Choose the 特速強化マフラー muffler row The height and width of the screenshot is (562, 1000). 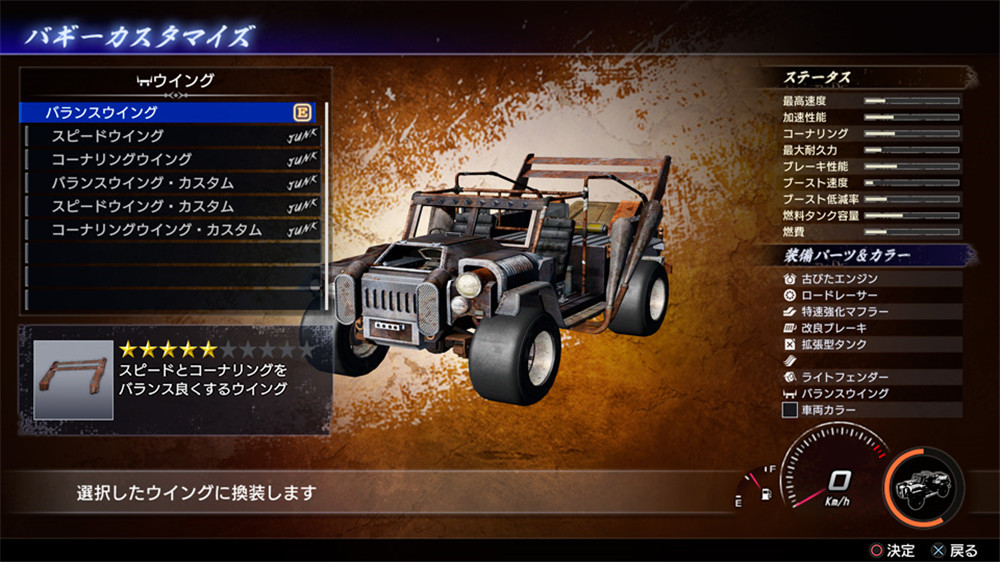pos(870,312)
